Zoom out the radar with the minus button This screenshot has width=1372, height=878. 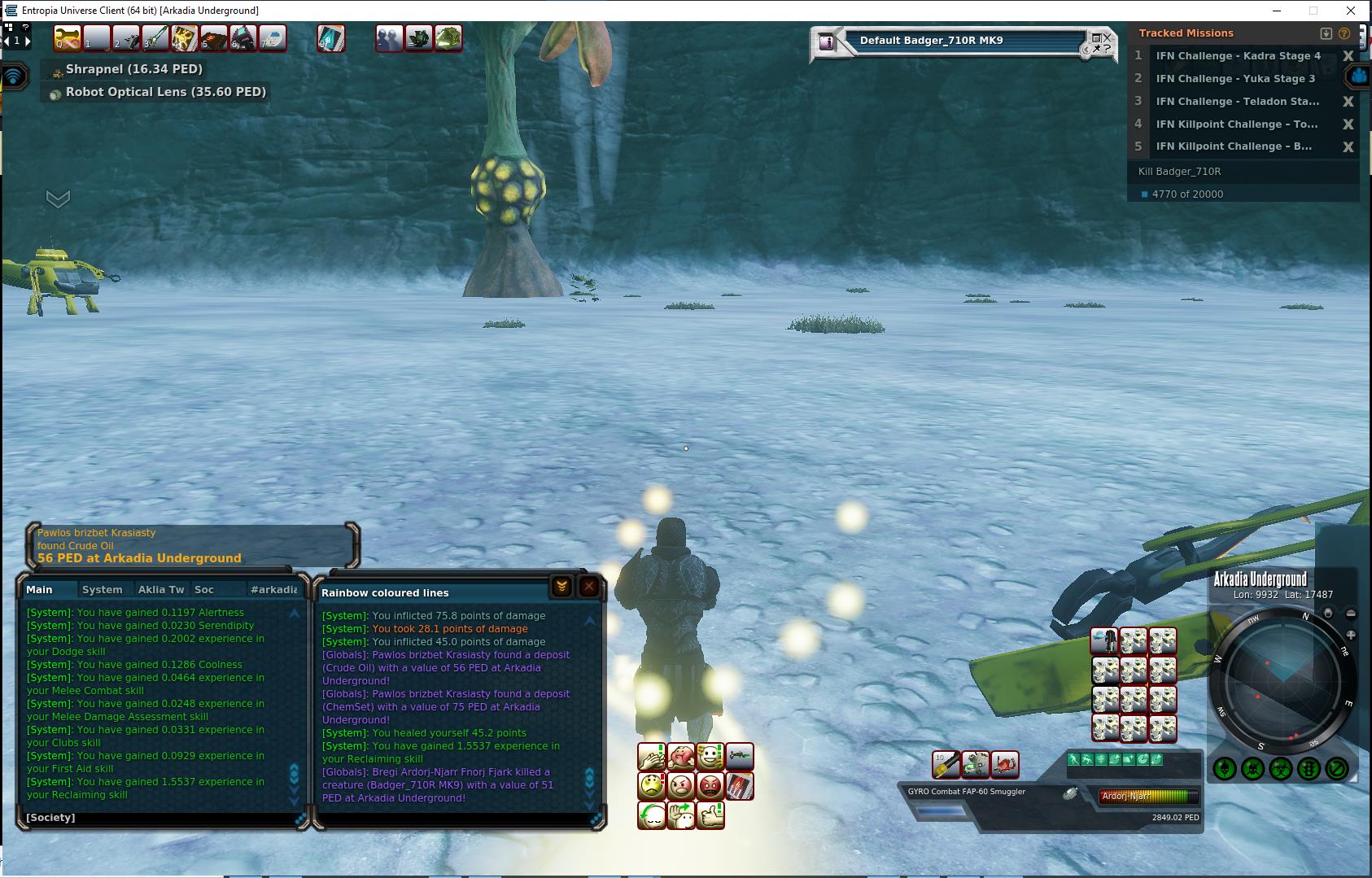1351,614
